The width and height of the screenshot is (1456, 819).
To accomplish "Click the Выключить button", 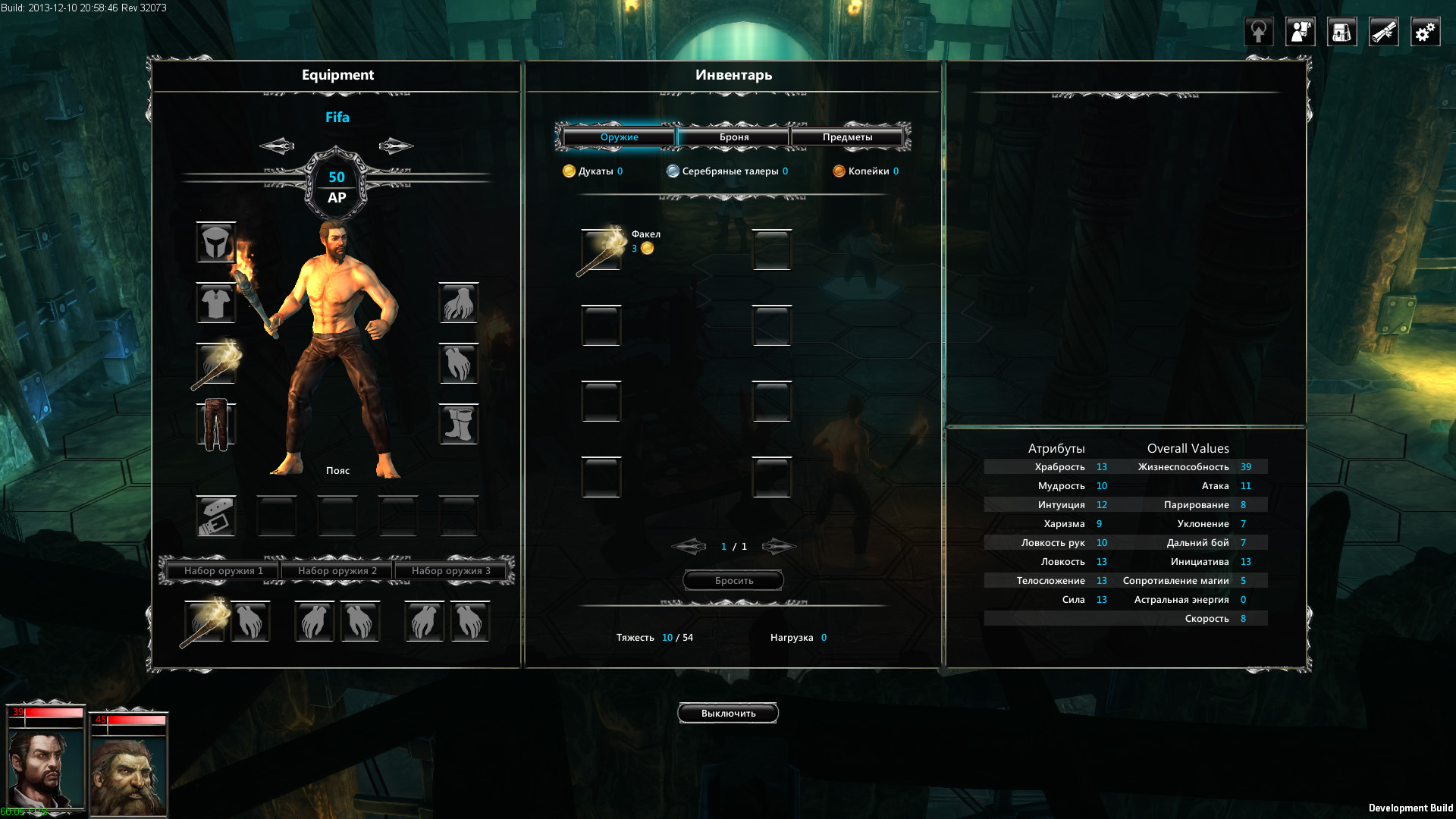I will (x=728, y=714).
